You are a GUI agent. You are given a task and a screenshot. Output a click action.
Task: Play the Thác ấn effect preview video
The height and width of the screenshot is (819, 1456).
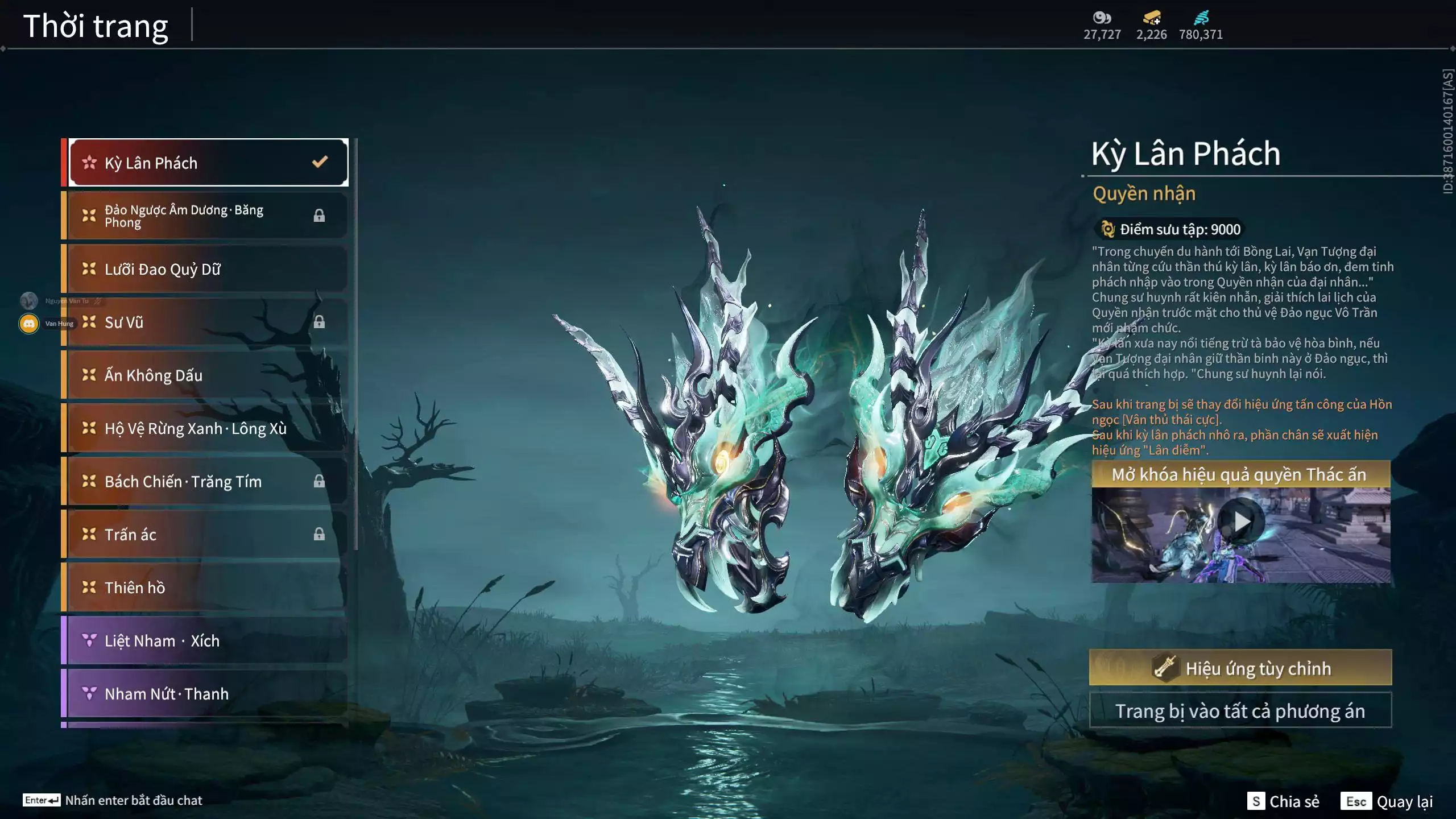pos(1241,521)
